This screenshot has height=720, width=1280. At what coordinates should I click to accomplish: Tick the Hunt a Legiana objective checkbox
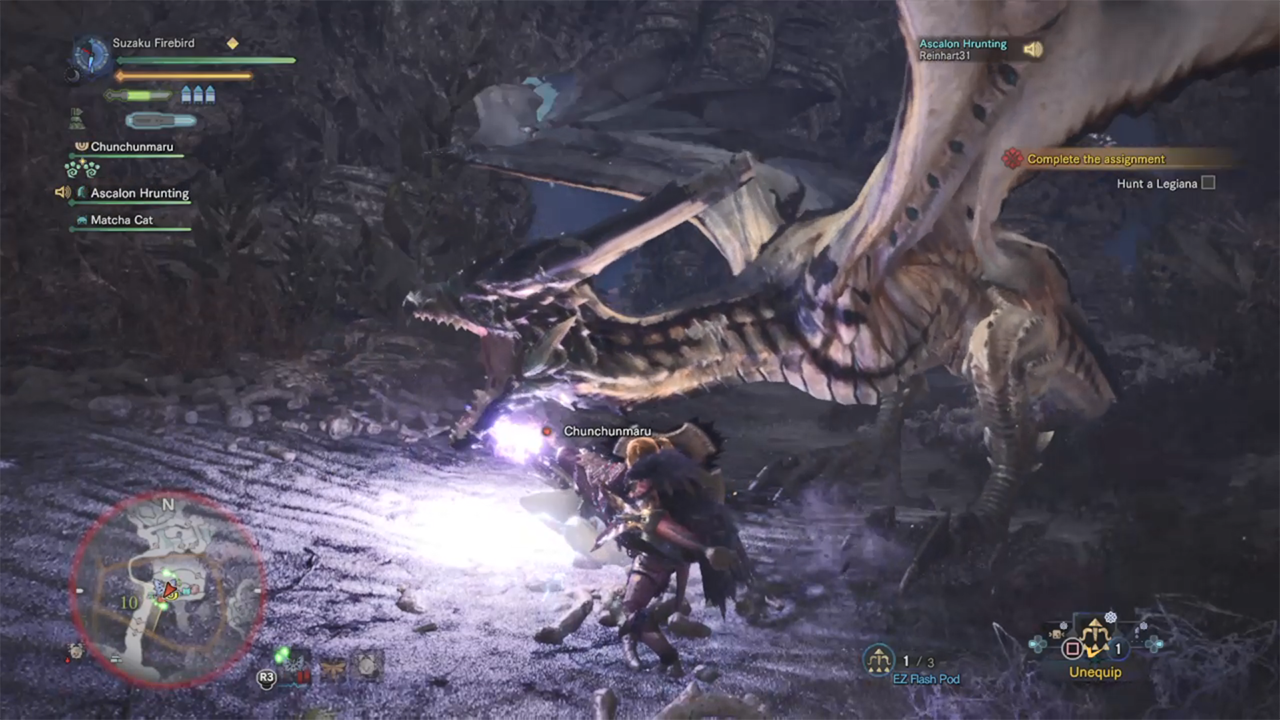pos(1208,183)
